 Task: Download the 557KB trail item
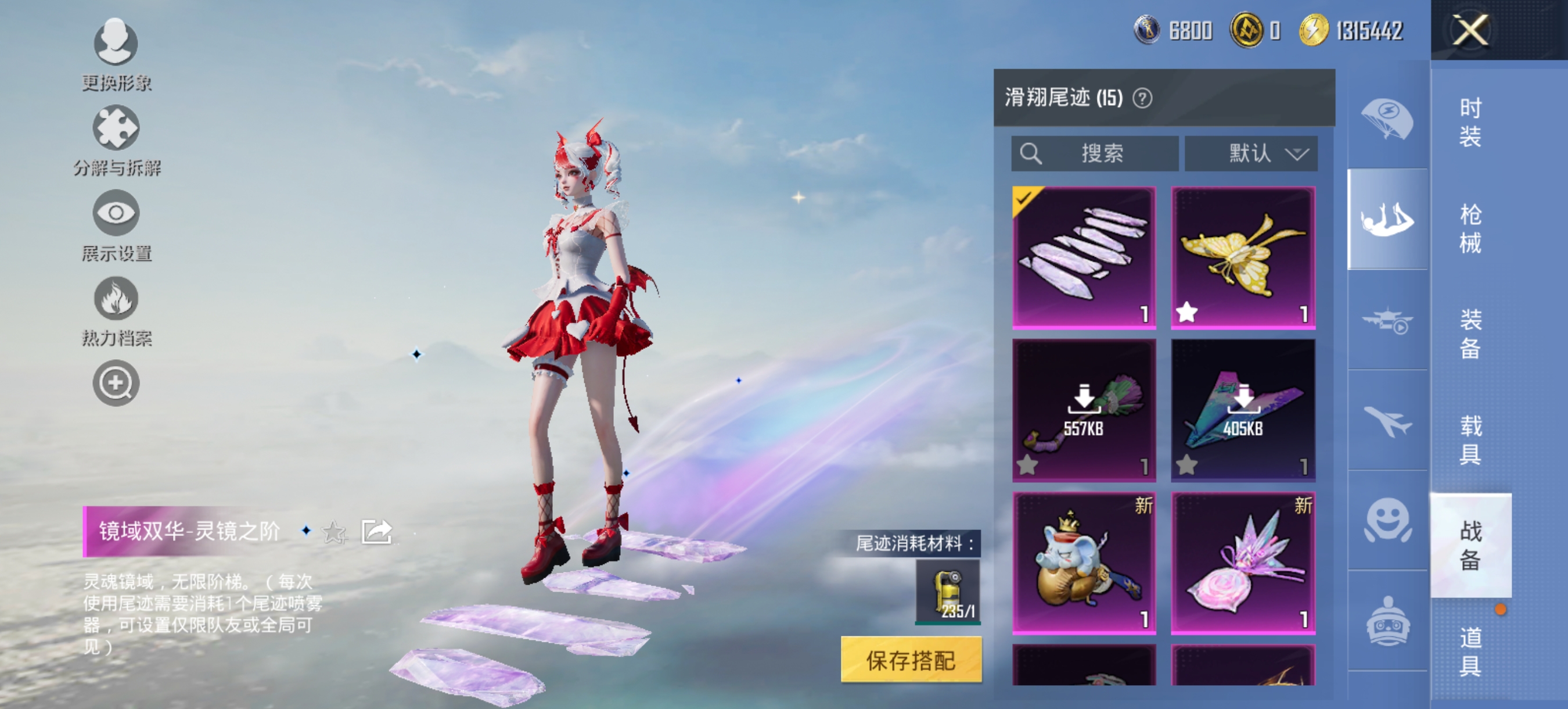point(1084,399)
